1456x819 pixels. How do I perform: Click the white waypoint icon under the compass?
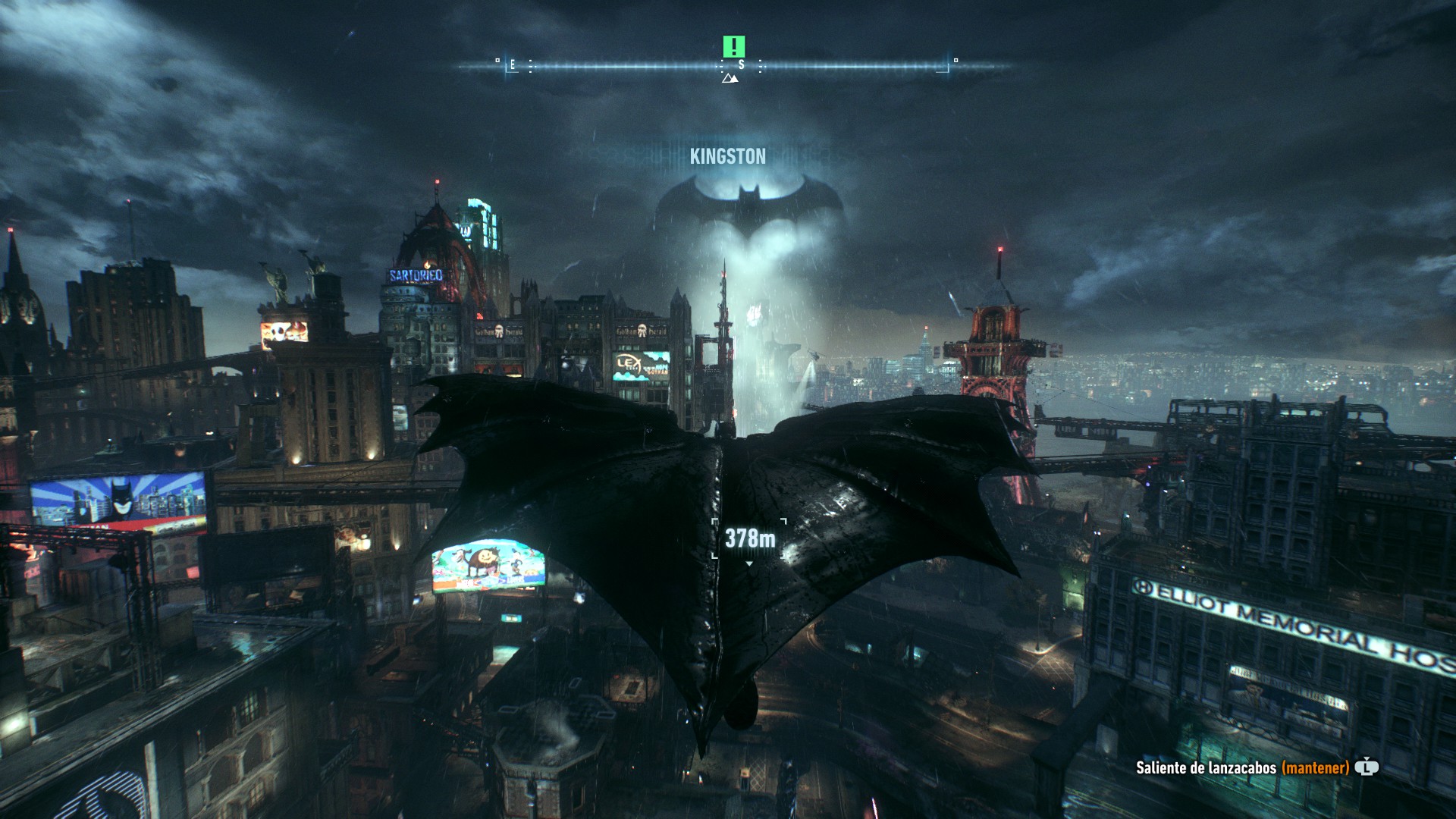[730, 78]
